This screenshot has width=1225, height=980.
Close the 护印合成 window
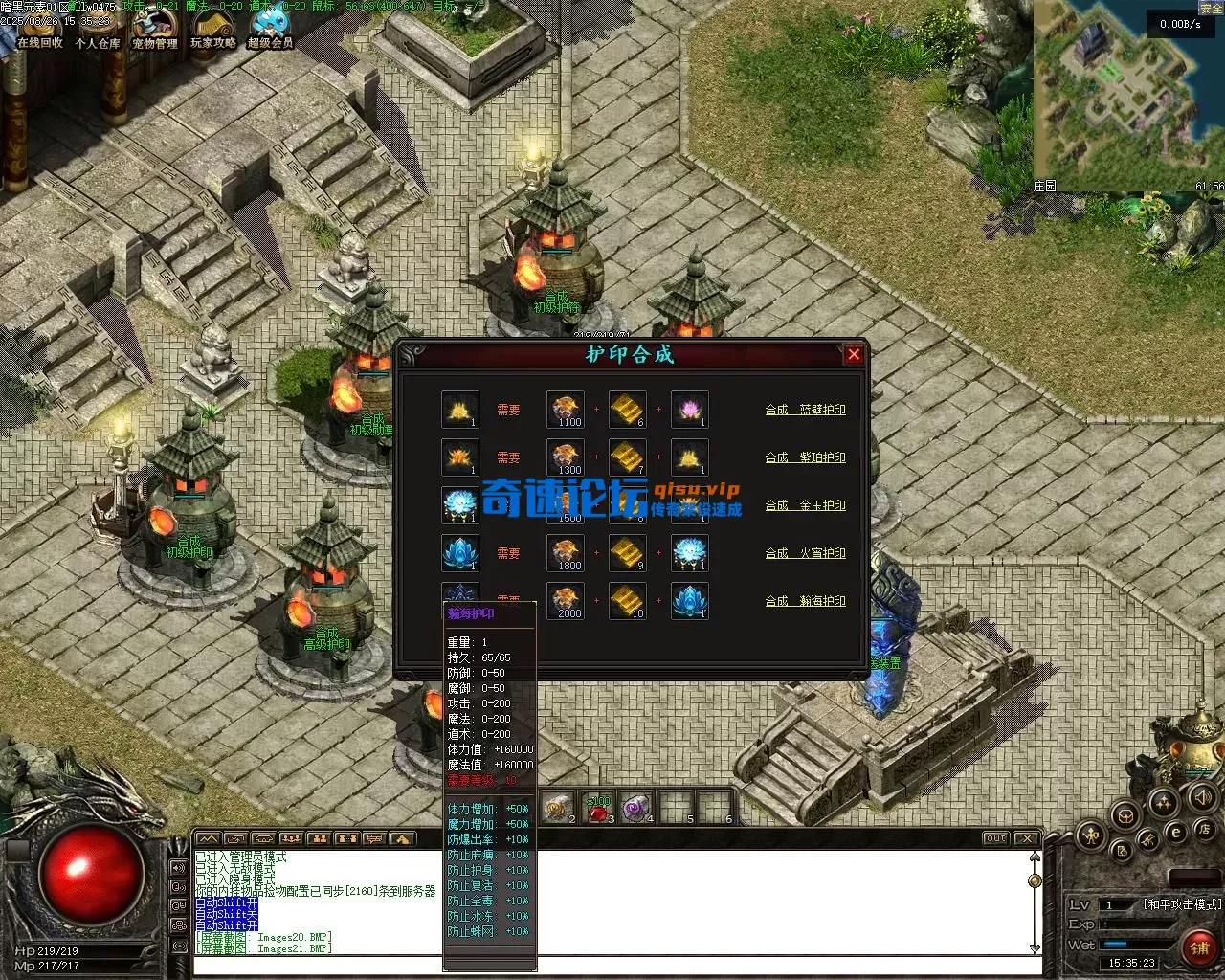tap(854, 354)
